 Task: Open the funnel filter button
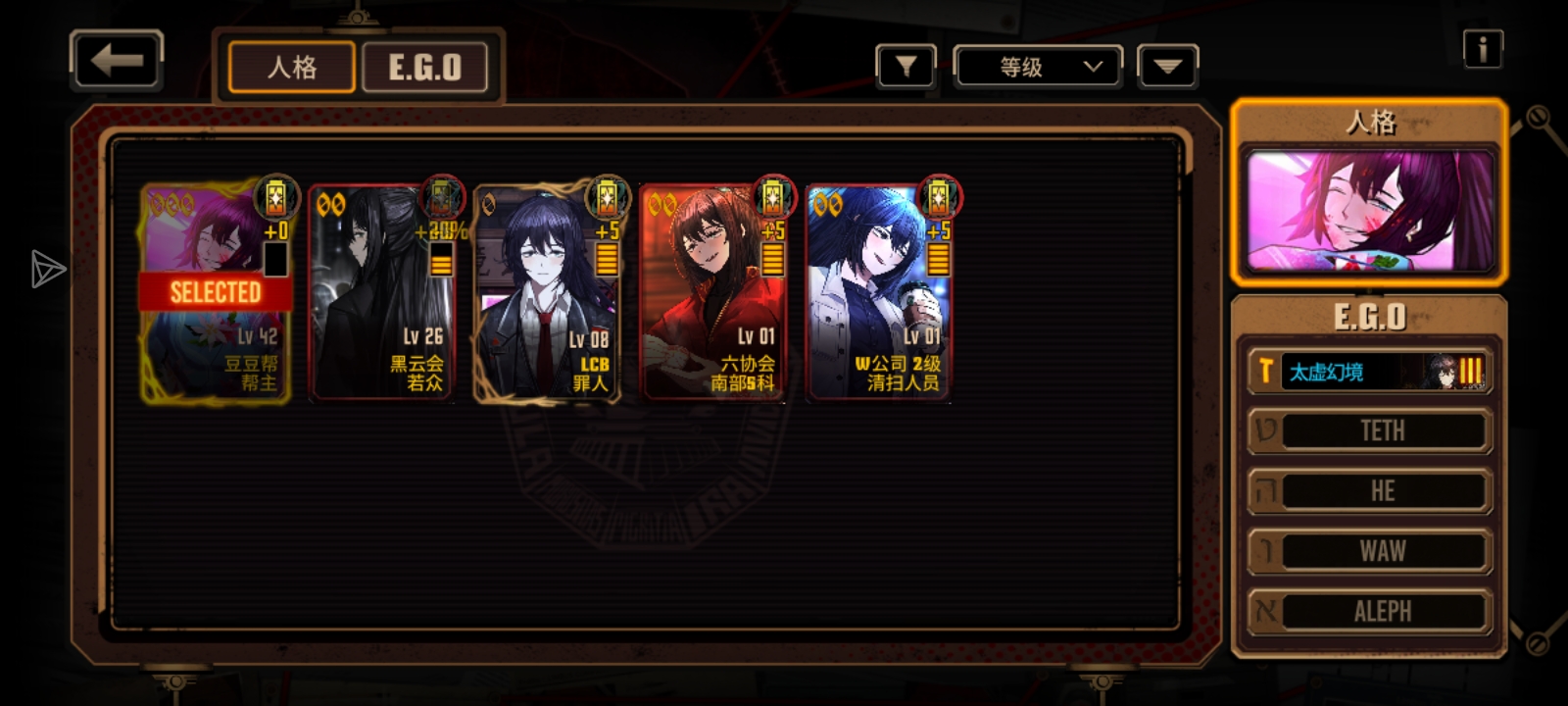(906, 67)
